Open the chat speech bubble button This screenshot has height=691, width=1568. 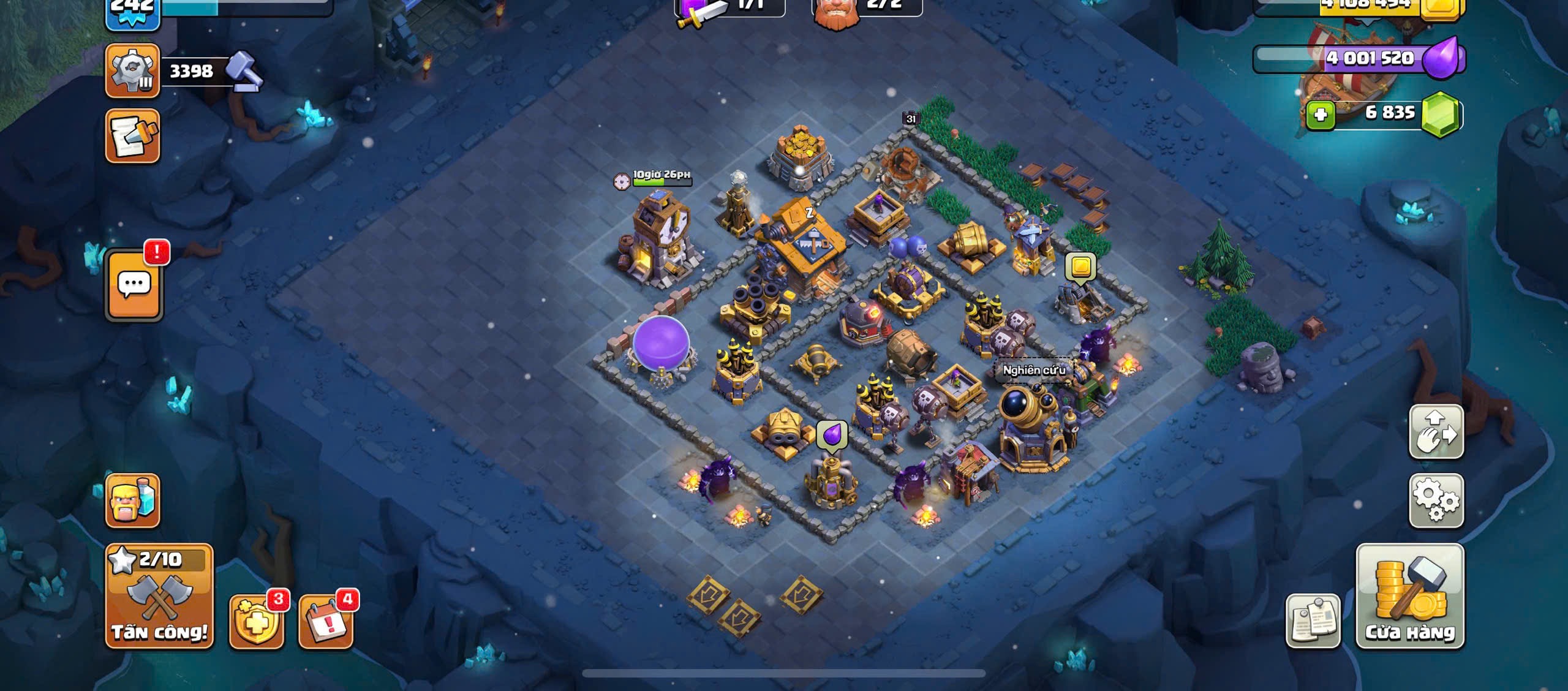134,285
